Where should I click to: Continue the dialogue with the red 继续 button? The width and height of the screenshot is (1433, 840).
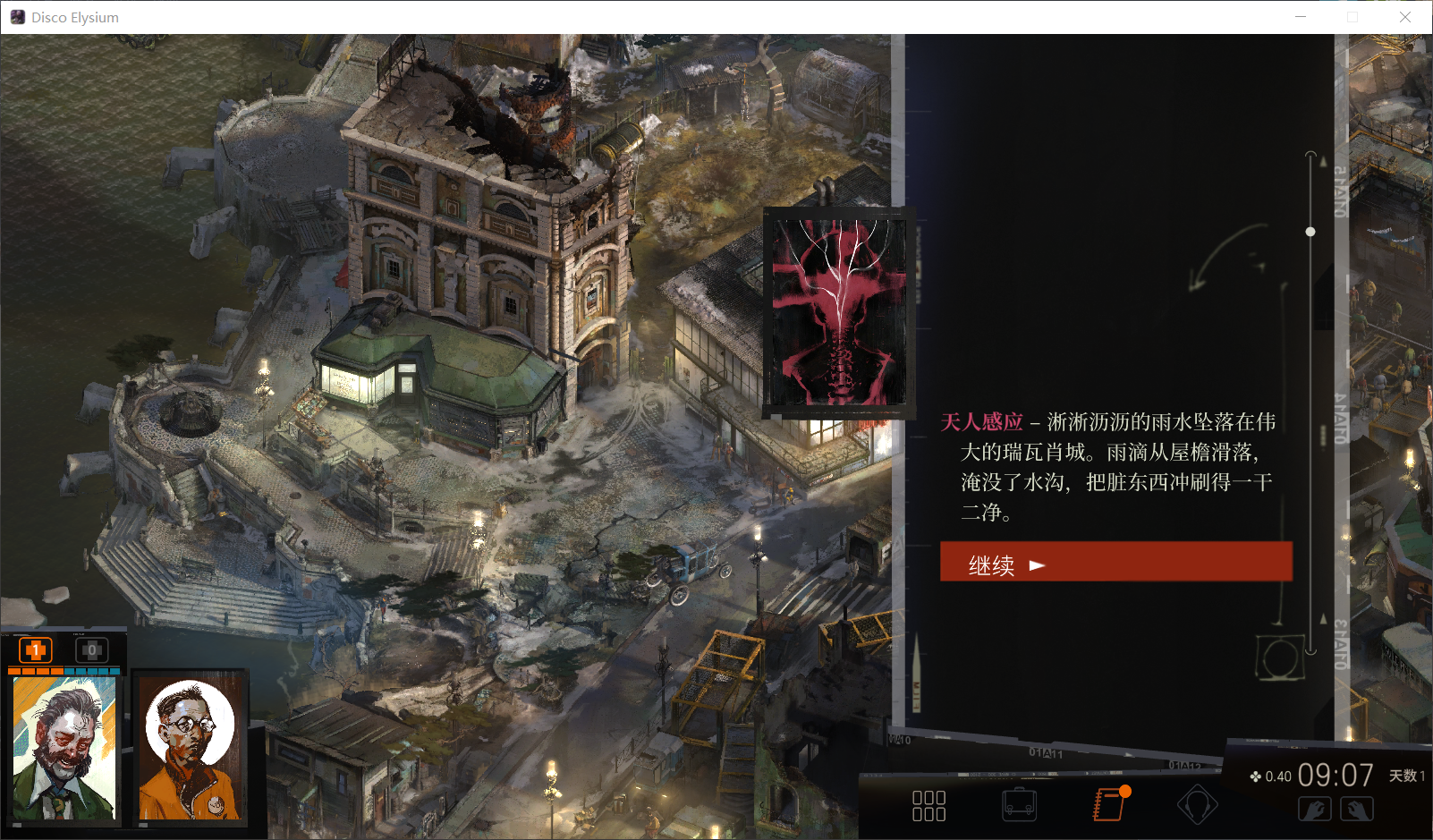point(1115,564)
